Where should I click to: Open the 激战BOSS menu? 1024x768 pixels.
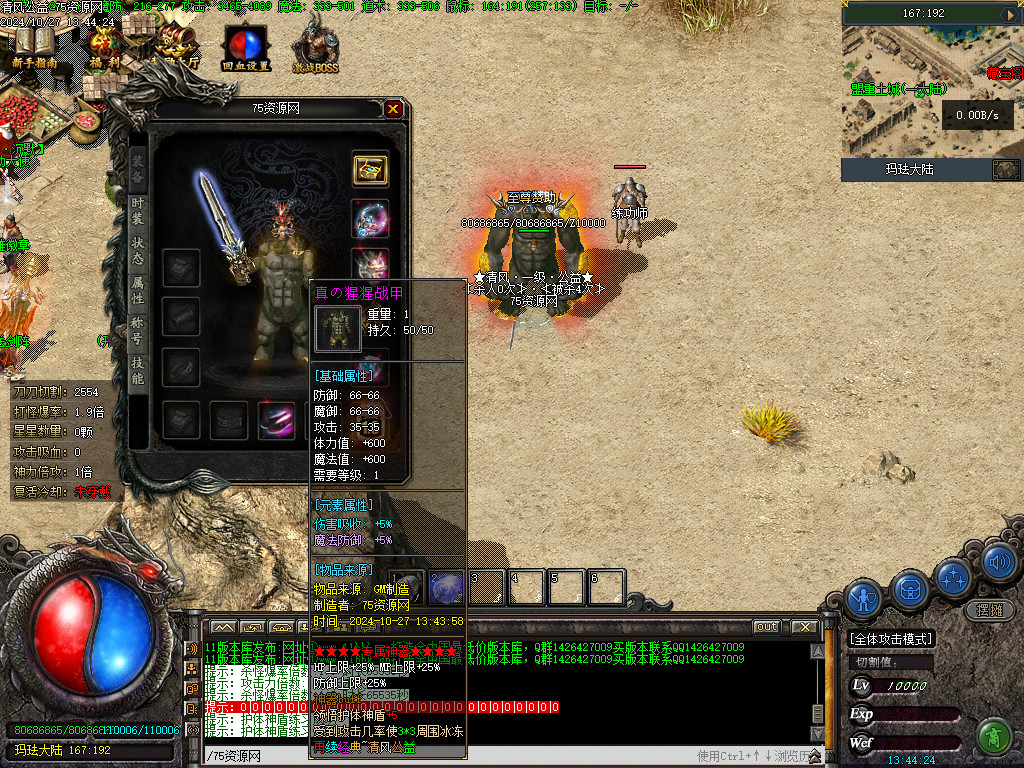(x=315, y=50)
